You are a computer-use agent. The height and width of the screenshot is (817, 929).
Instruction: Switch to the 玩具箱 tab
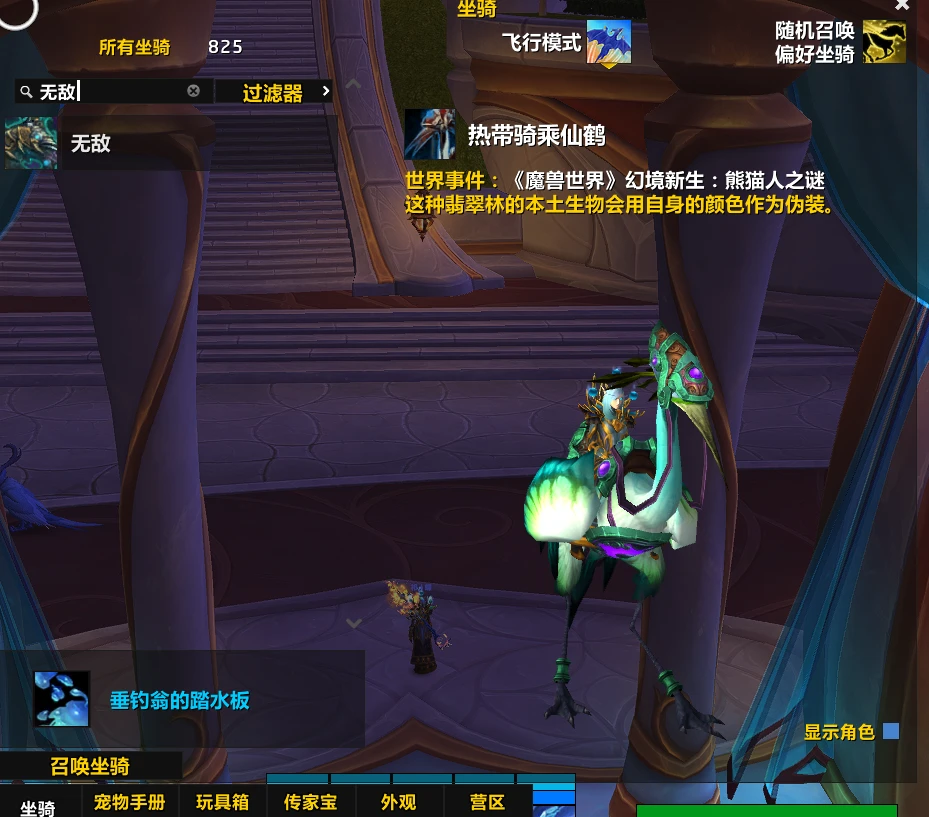click(x=222, y=802)
